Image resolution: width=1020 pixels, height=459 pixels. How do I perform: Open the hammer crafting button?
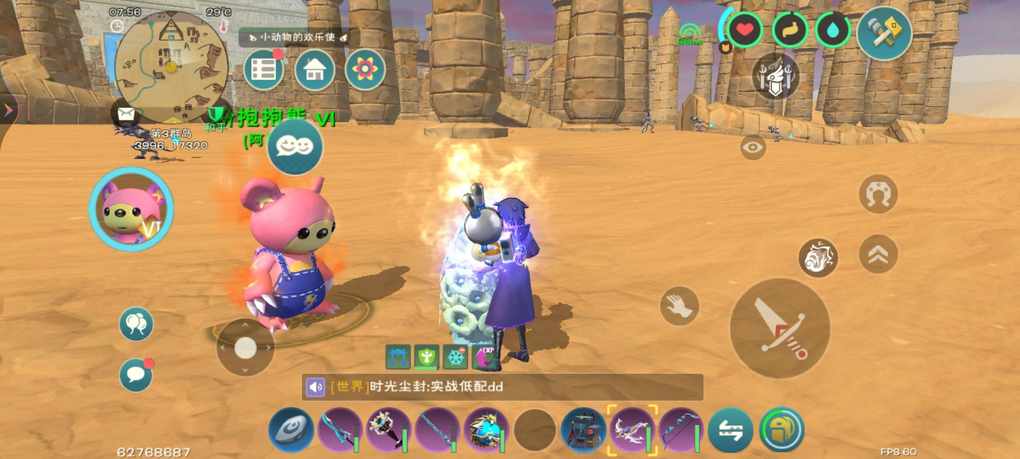(884, 32)
